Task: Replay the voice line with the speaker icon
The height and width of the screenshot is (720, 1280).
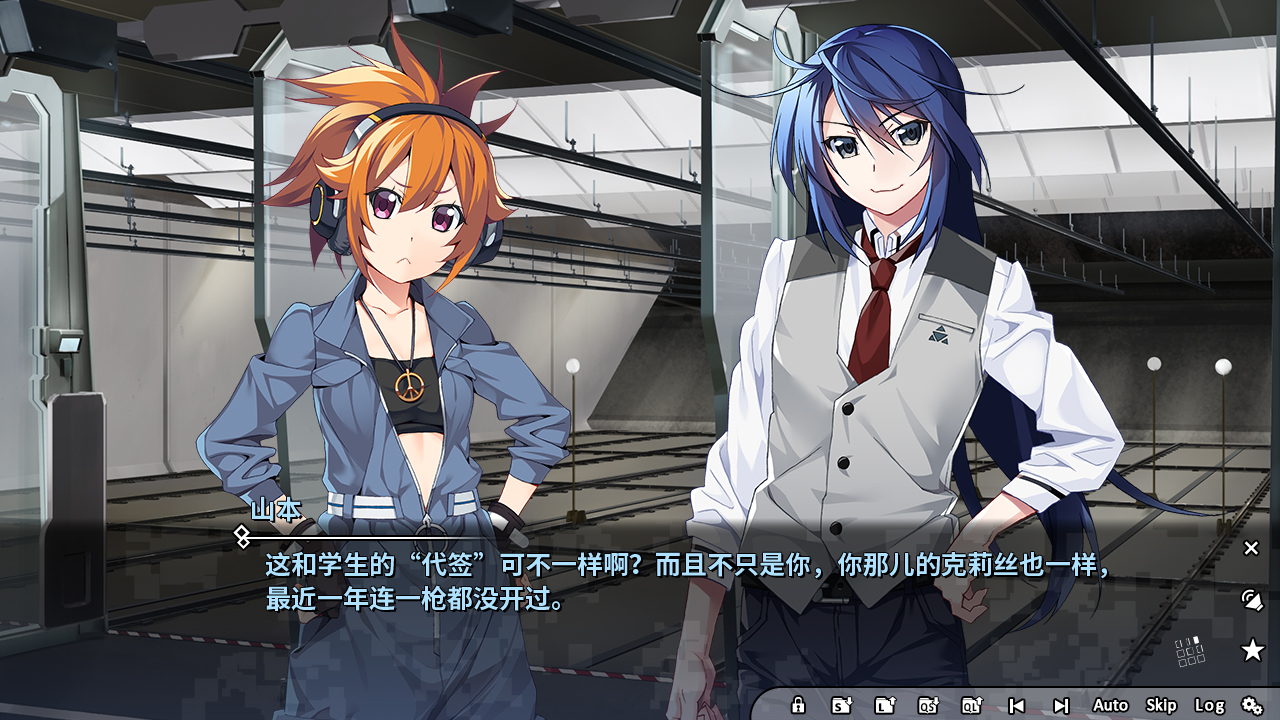Action: pos(1250,602)
